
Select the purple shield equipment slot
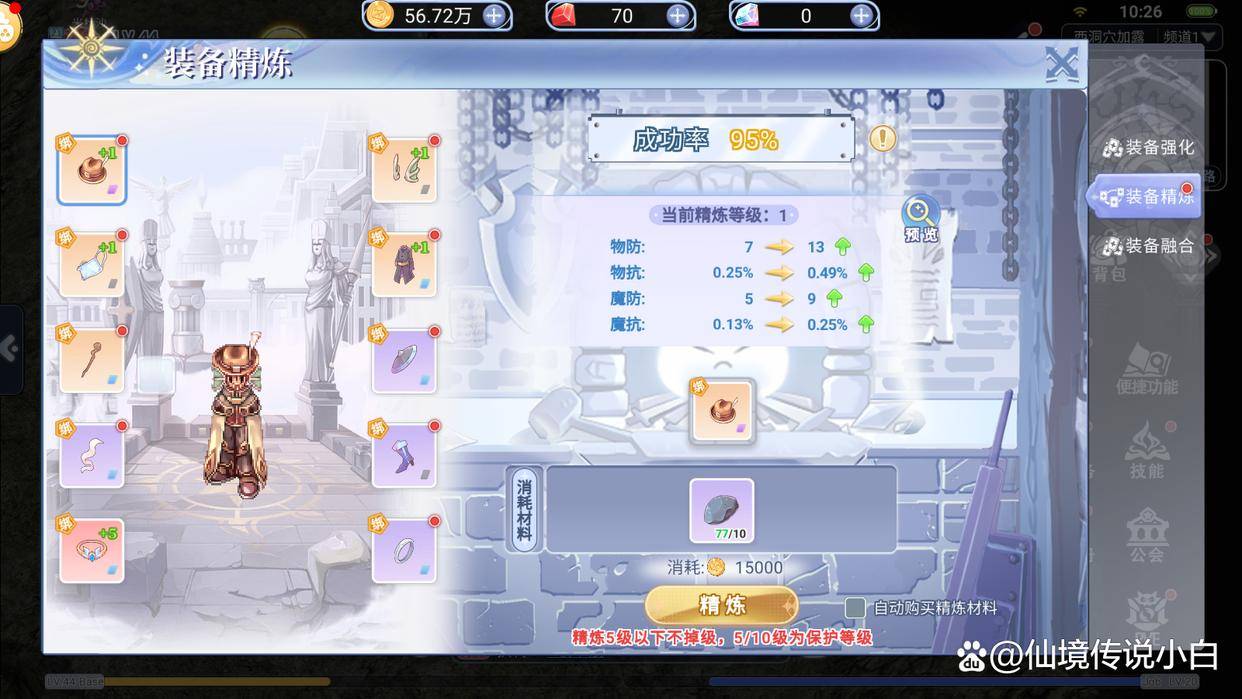point(404,360)
